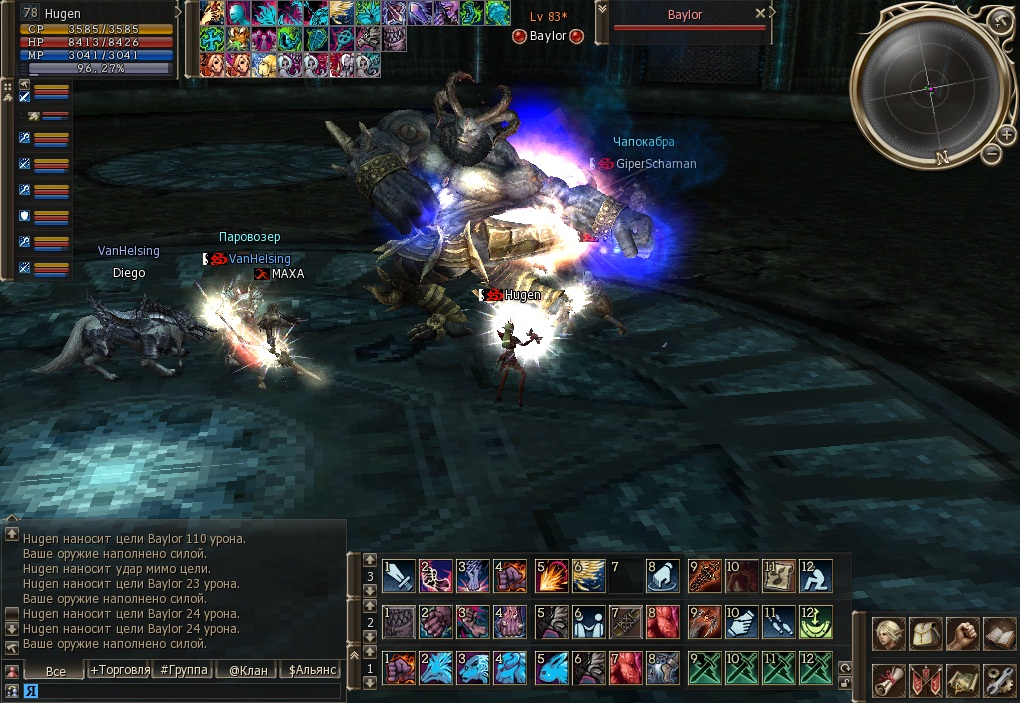The height and width of the screenshot is (703, 1020).
Task: Switch to the Все chat tab
Action: pos(55,671)
